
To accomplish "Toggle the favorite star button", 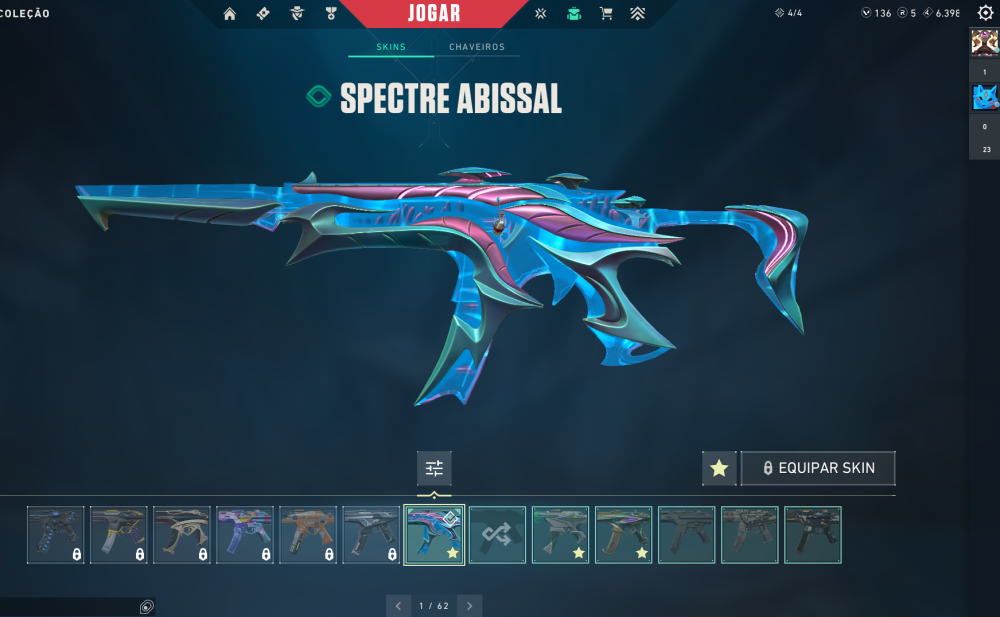I will (x=719, y=468).
